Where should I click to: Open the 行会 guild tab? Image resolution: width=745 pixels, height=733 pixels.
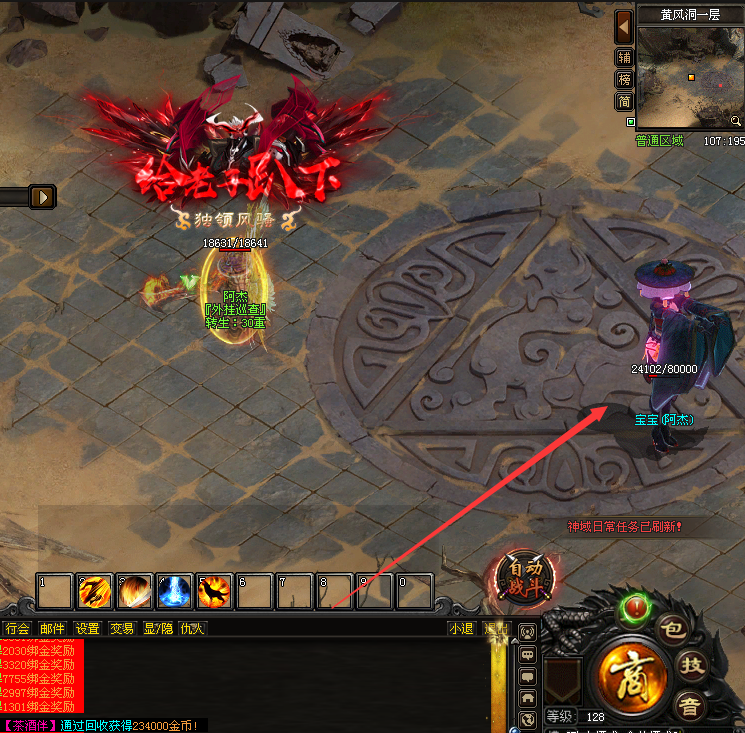click(18, 629)
